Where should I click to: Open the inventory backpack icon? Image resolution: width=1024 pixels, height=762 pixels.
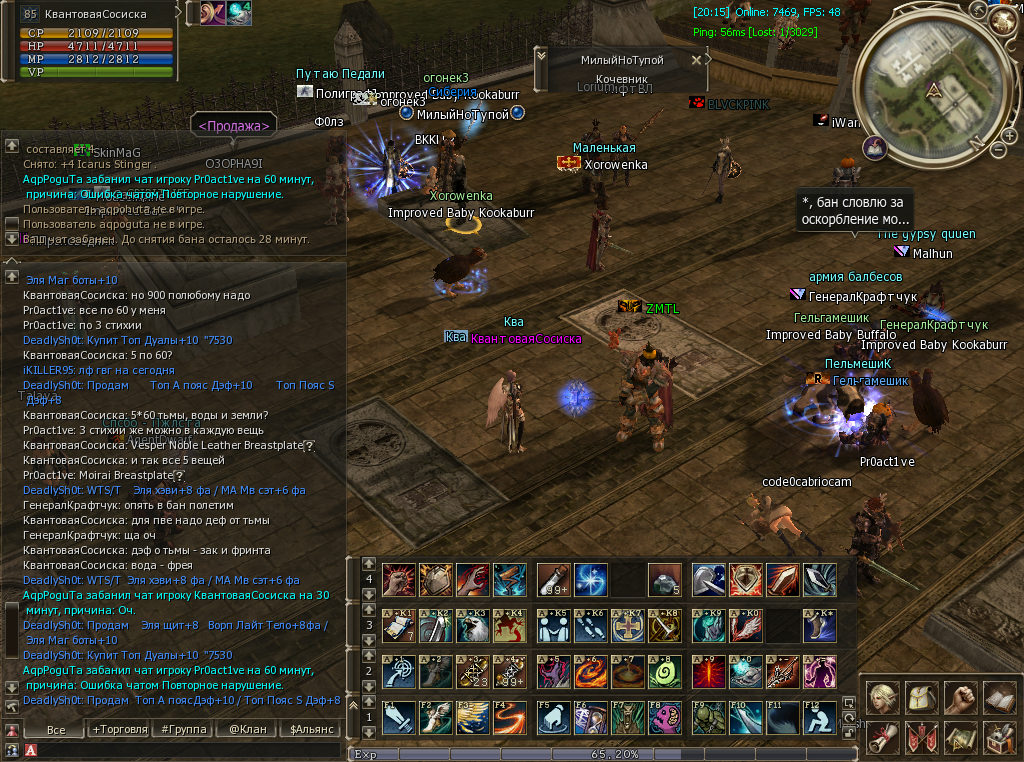pyautogui.click(x=921, y=697)
